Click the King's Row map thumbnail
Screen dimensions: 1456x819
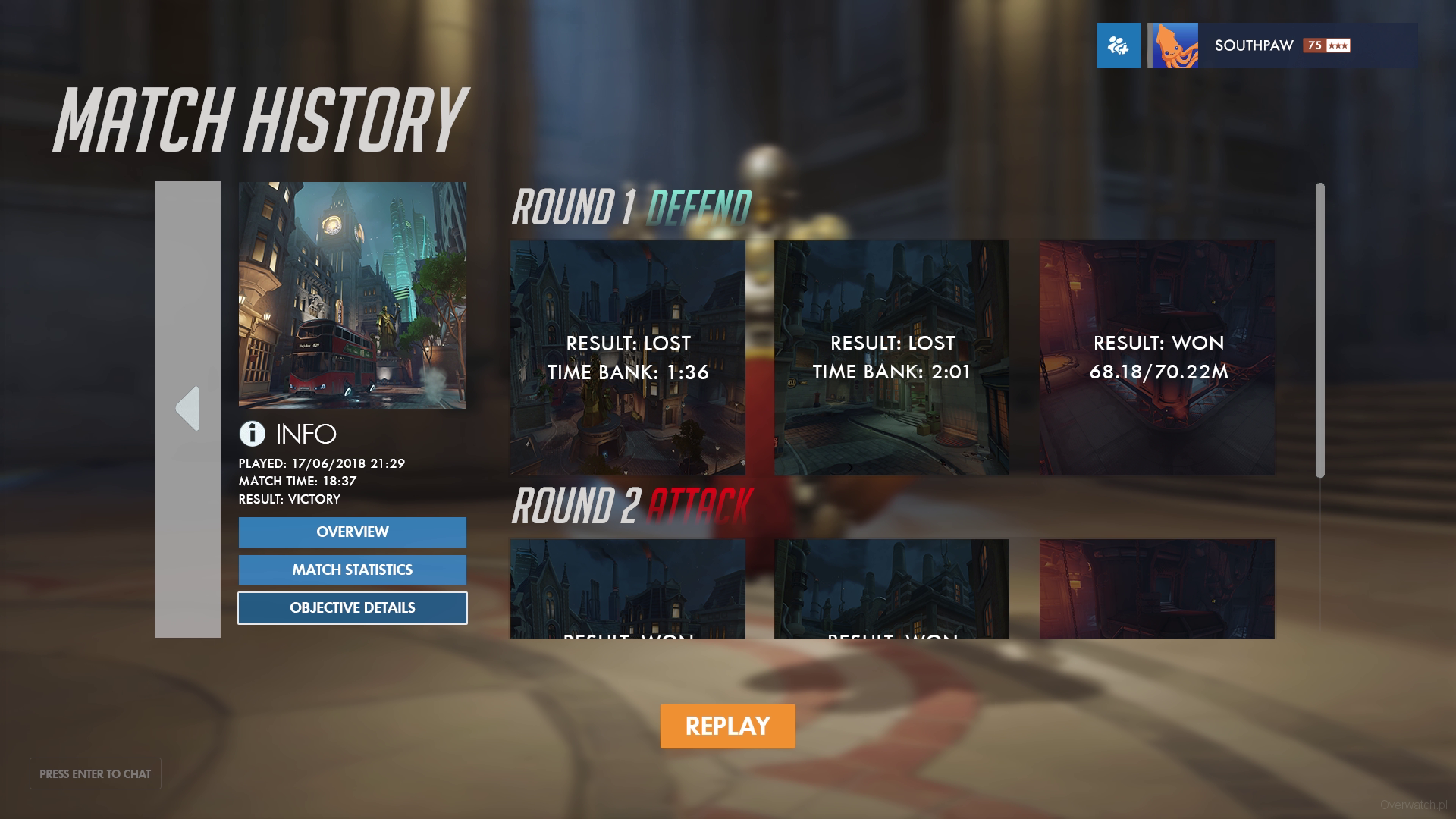tap(352, 295)
